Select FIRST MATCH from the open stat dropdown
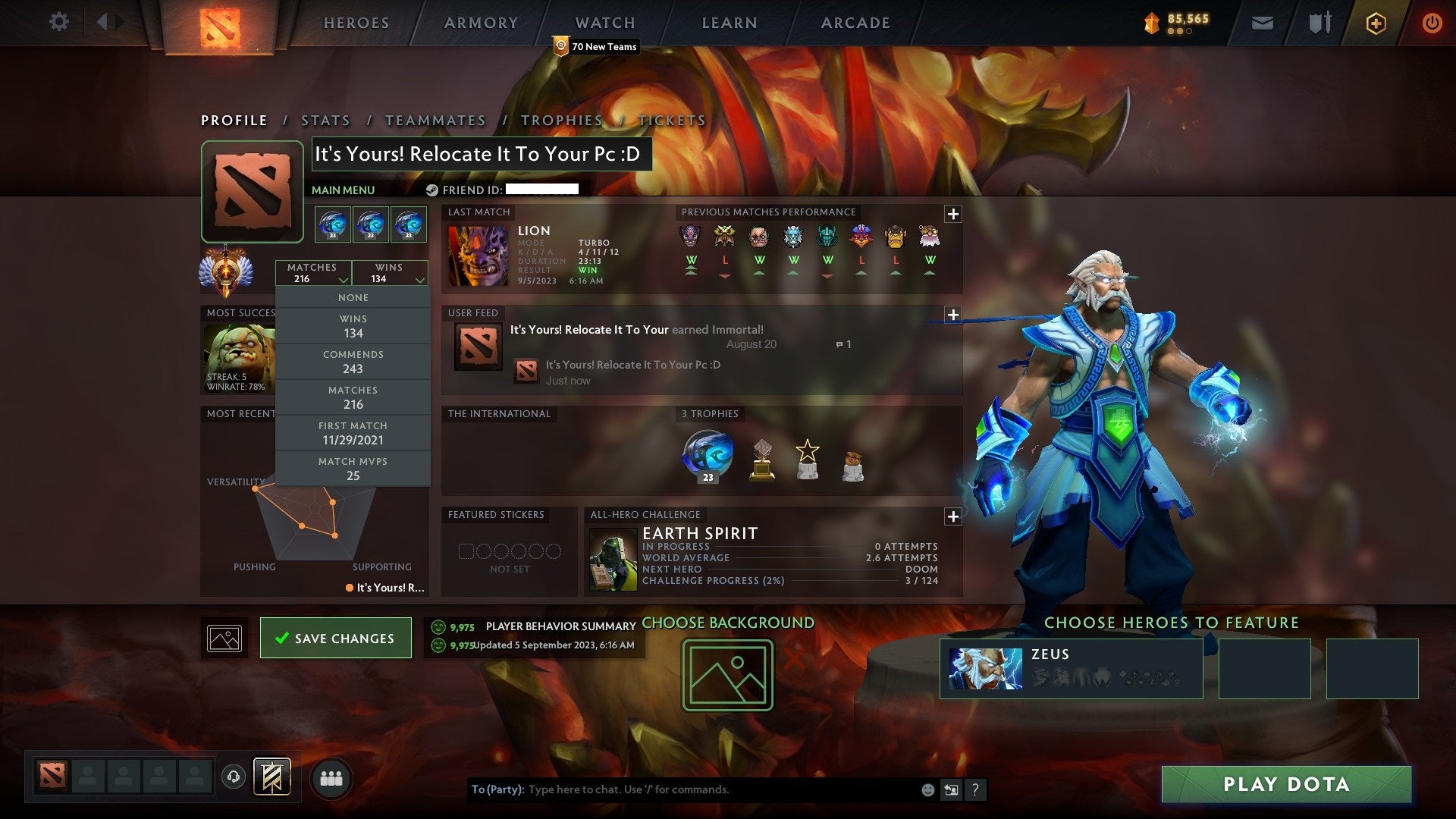The height and width of the screenshot is (819, 1456). click(353, 433)
